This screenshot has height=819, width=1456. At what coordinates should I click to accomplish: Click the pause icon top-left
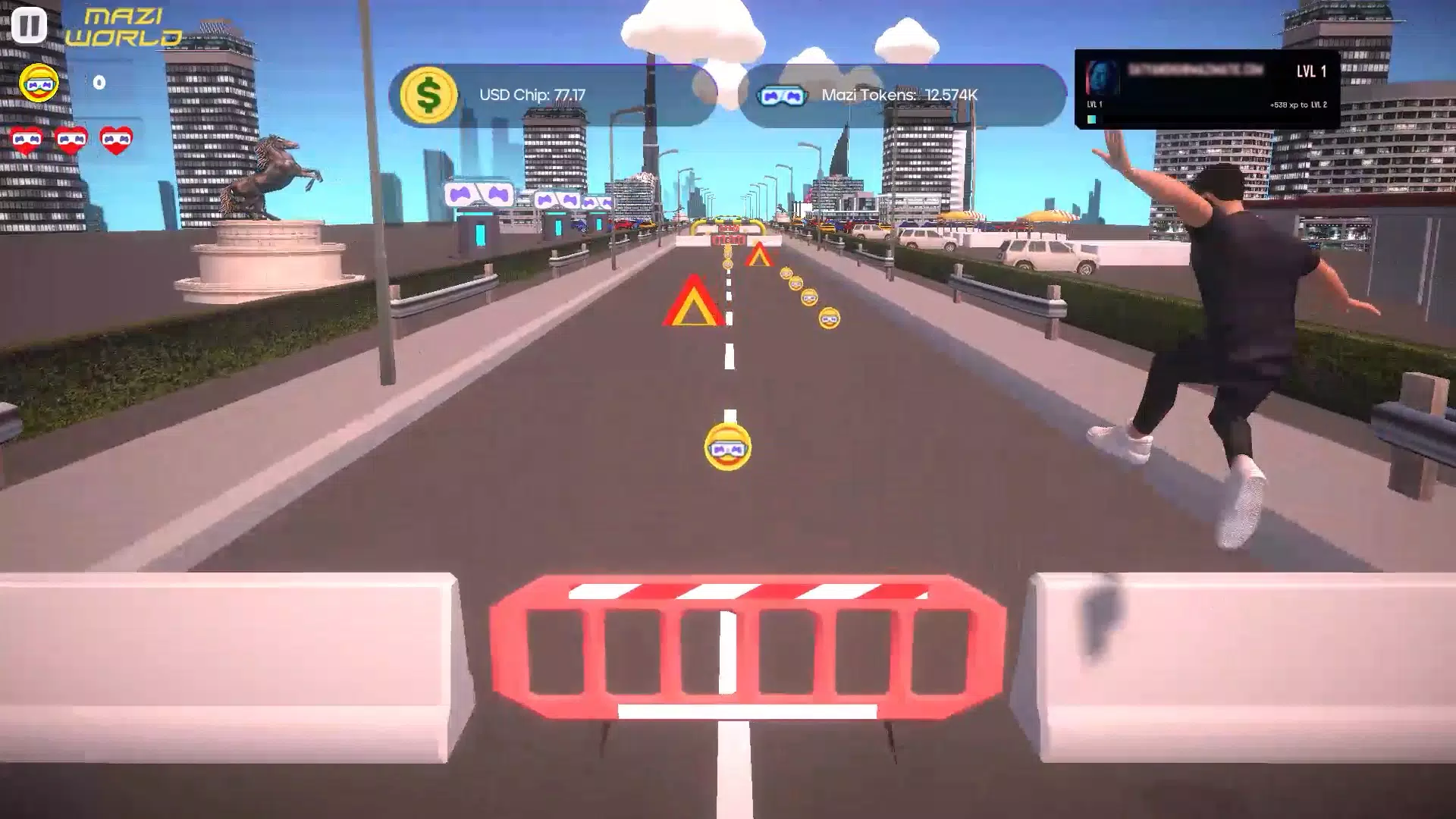29,25
